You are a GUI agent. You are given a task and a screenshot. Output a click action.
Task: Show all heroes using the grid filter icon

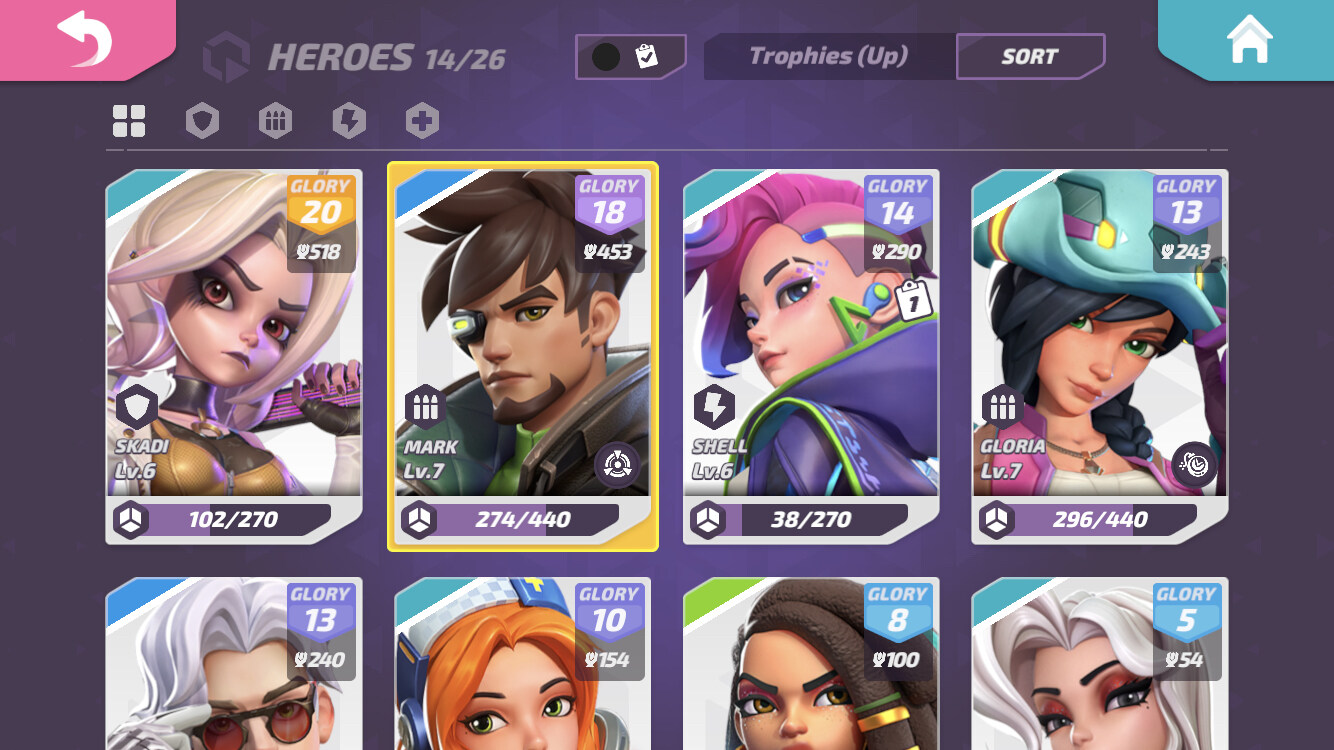[127, 120]
